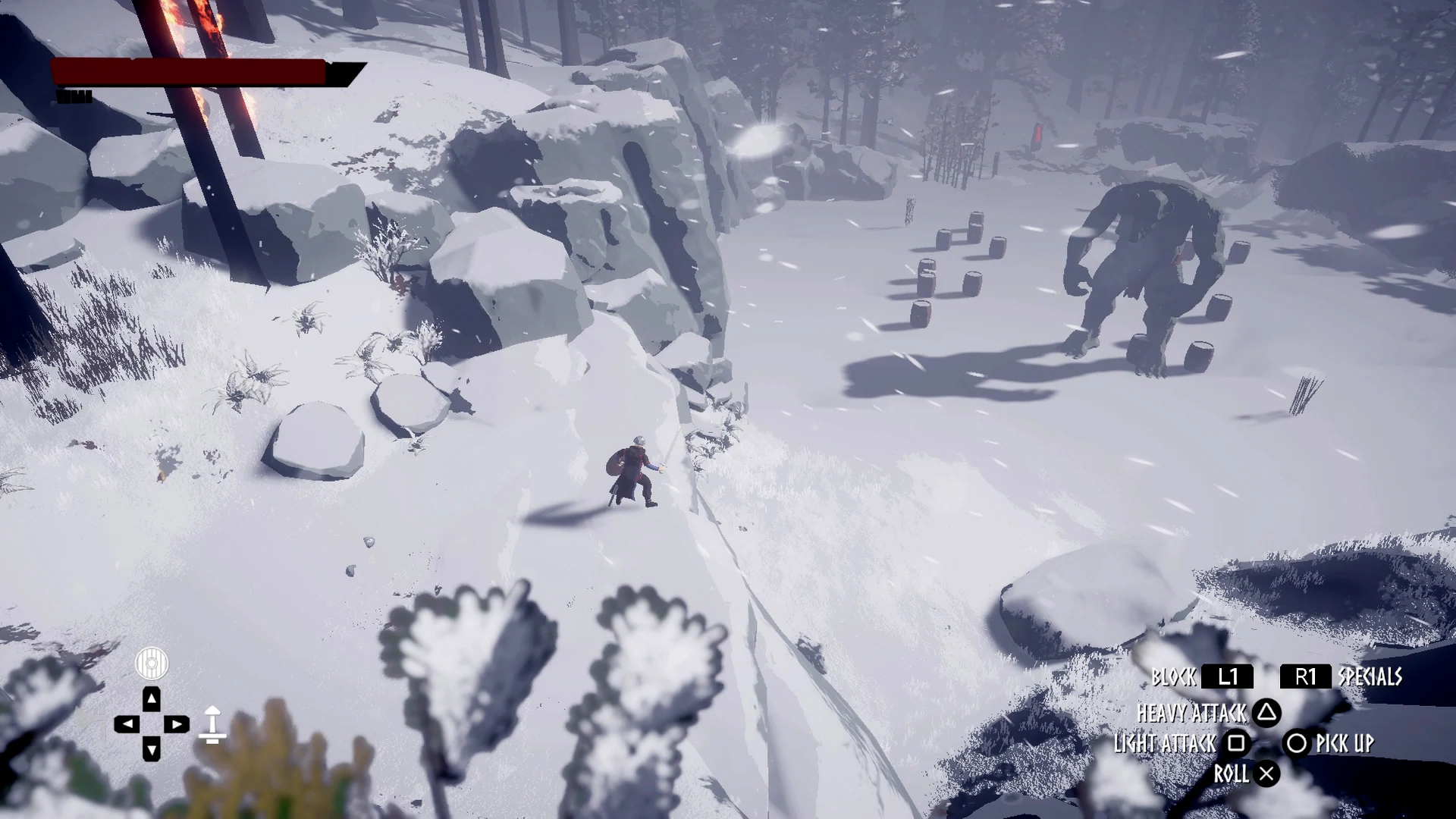
Task: Click the red health bar at top left
Action: [x=190, y=73]
